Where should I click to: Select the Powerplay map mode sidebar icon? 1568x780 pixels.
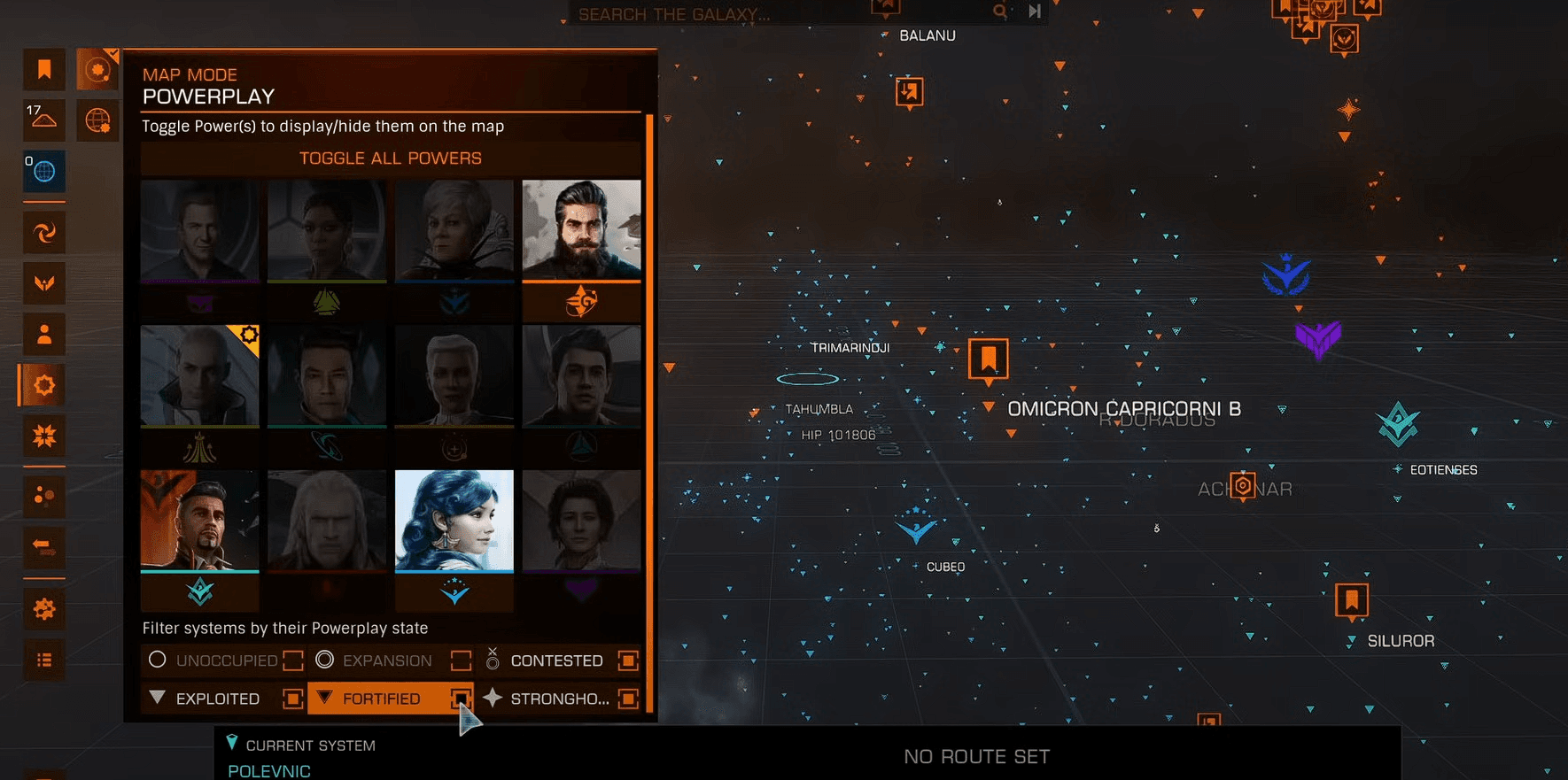pos(44,385)
